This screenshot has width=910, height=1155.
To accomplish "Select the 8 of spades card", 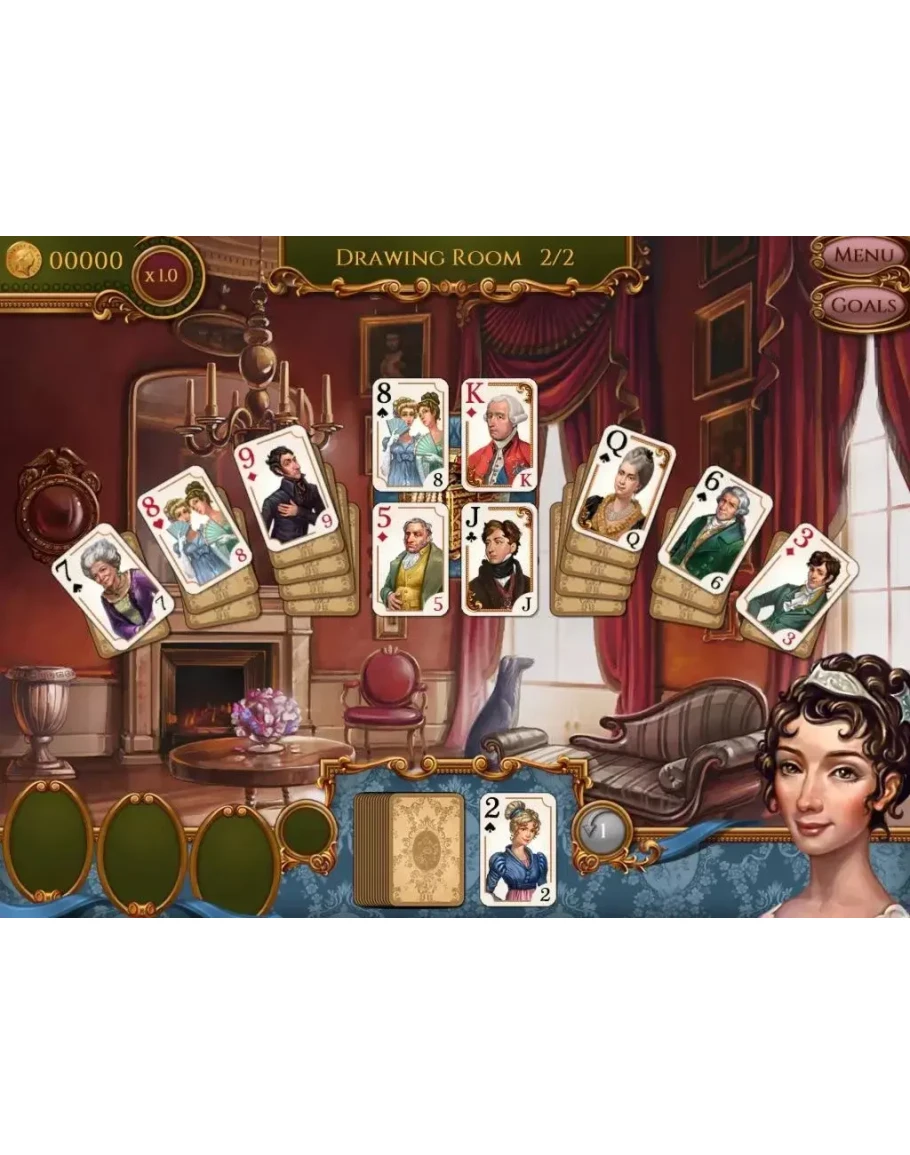I will (410, 434).
